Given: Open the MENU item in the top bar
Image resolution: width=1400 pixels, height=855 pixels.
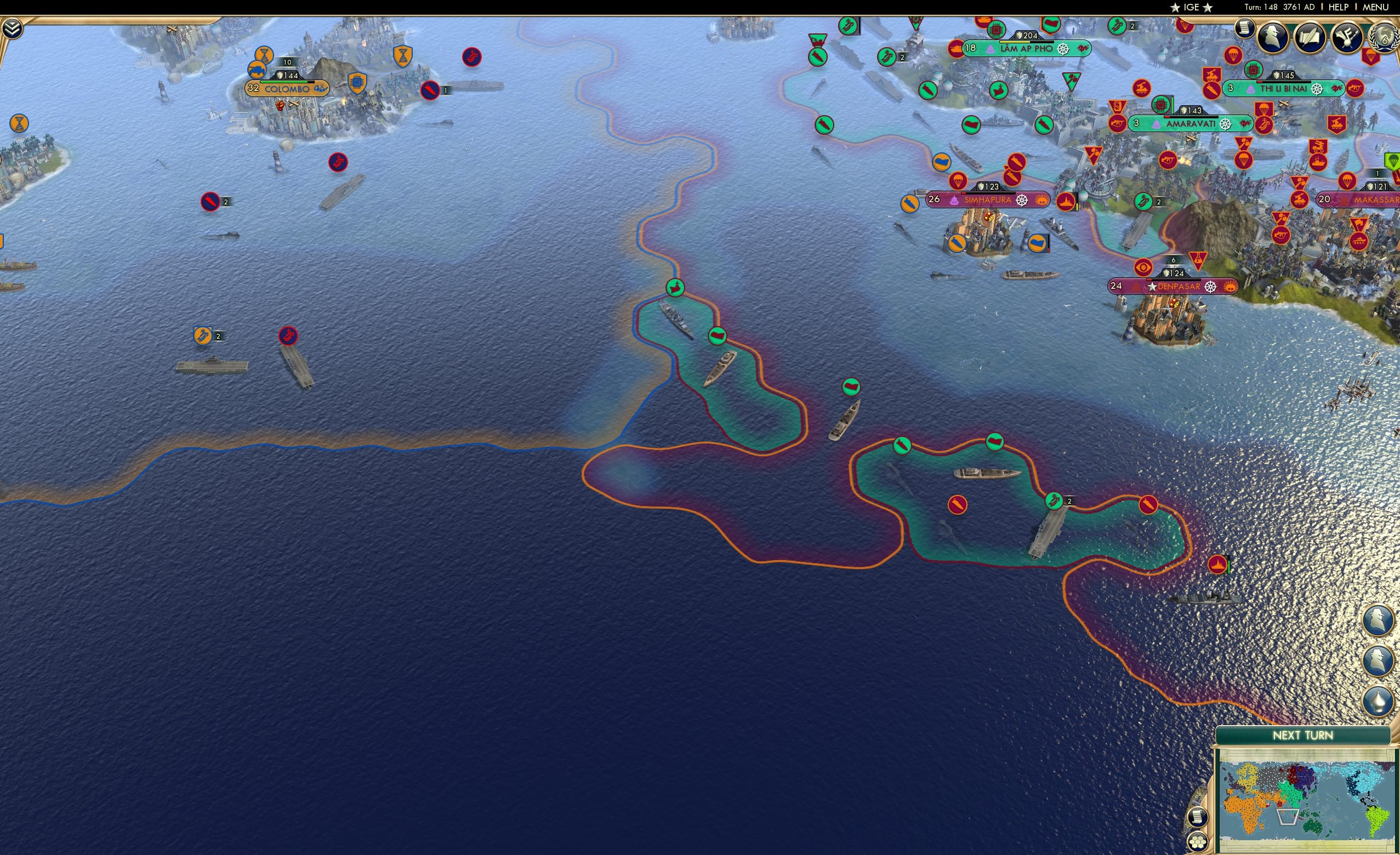Looking at the screenshot, I should (x=1378, y=7).
